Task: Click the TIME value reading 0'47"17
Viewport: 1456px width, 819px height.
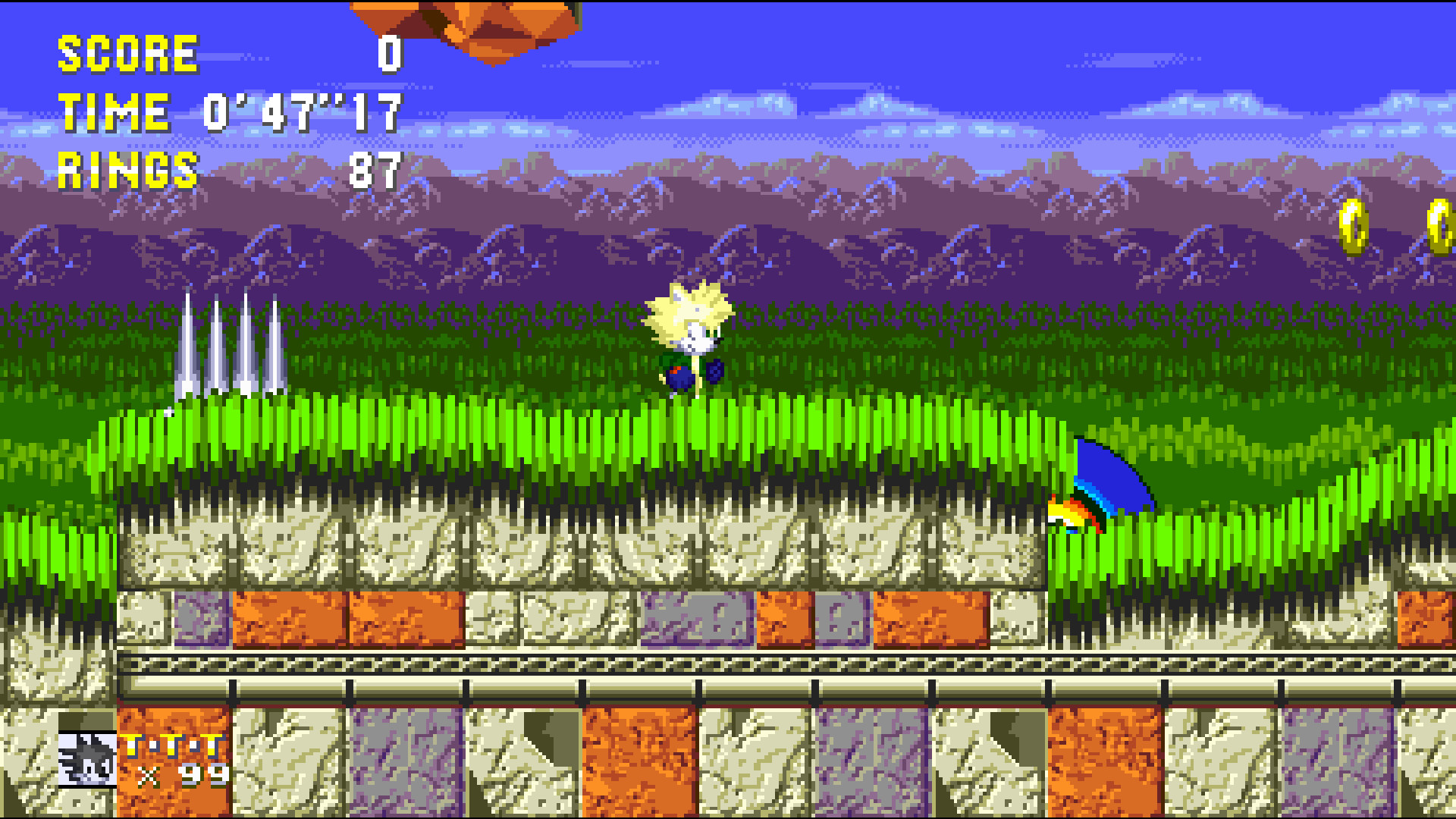Action: (303, 112)
